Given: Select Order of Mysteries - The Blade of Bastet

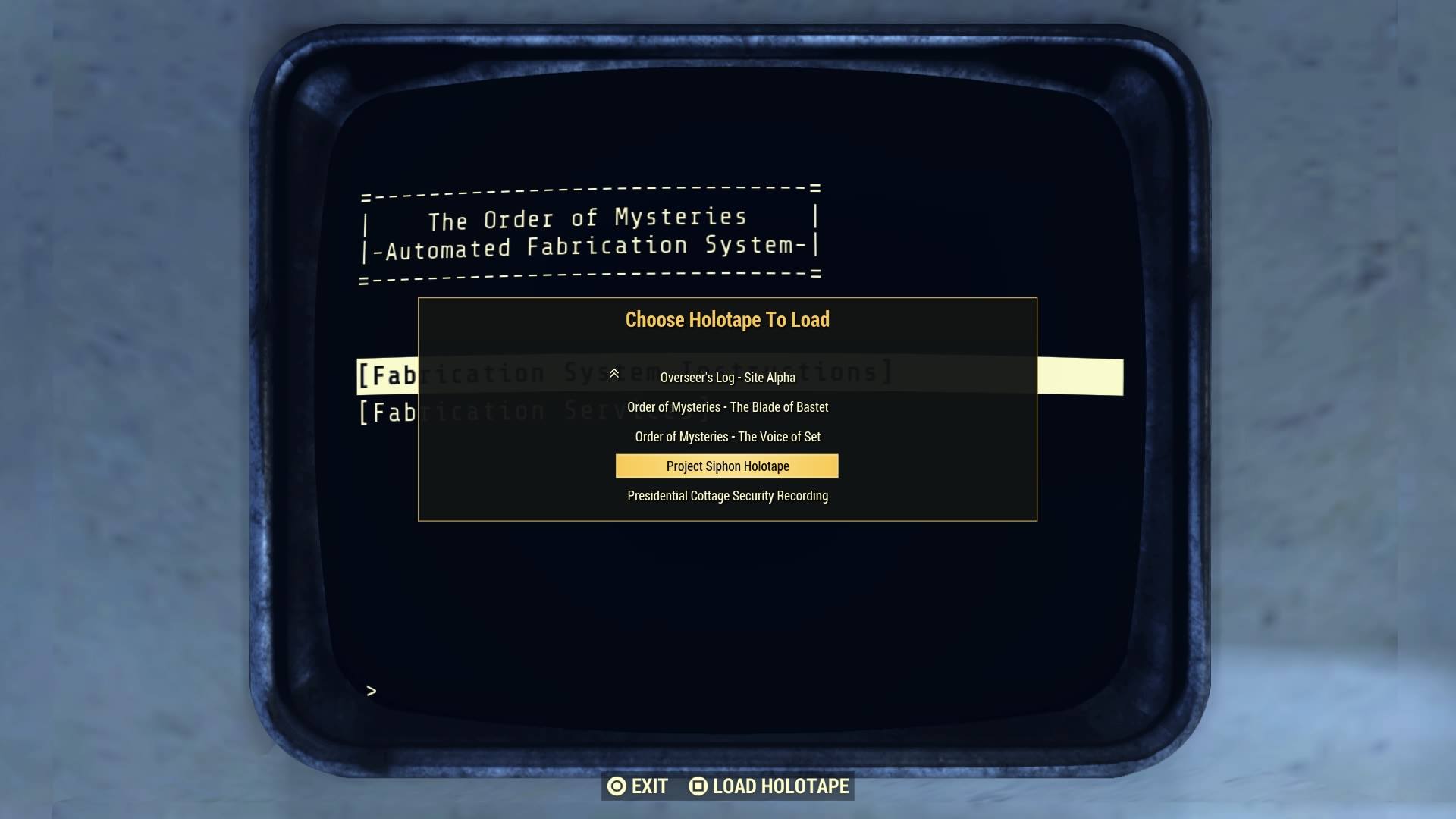Looking at the screenshot, I should tap(726, 406).
